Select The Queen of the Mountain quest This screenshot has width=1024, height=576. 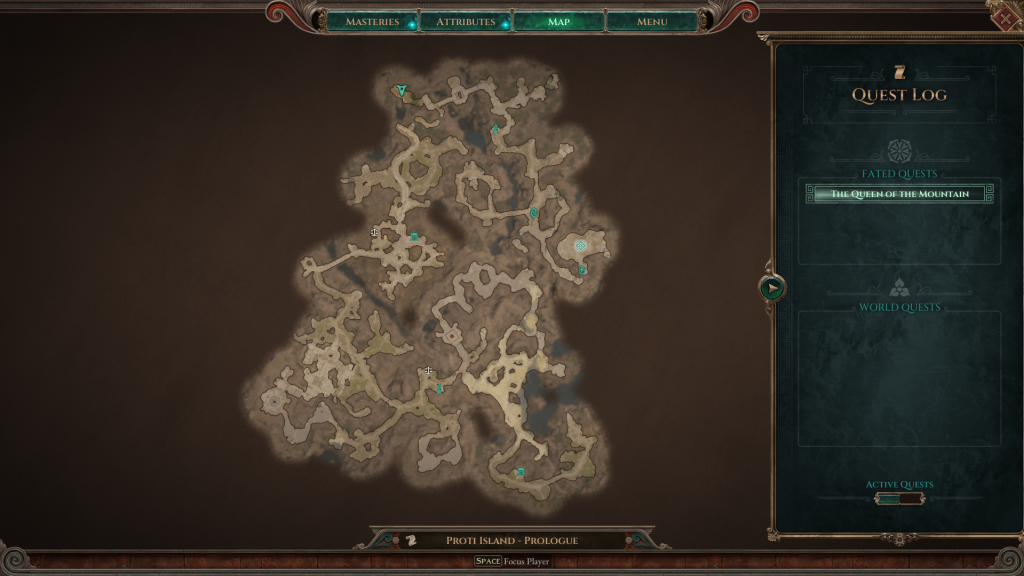tap(899, 194)
